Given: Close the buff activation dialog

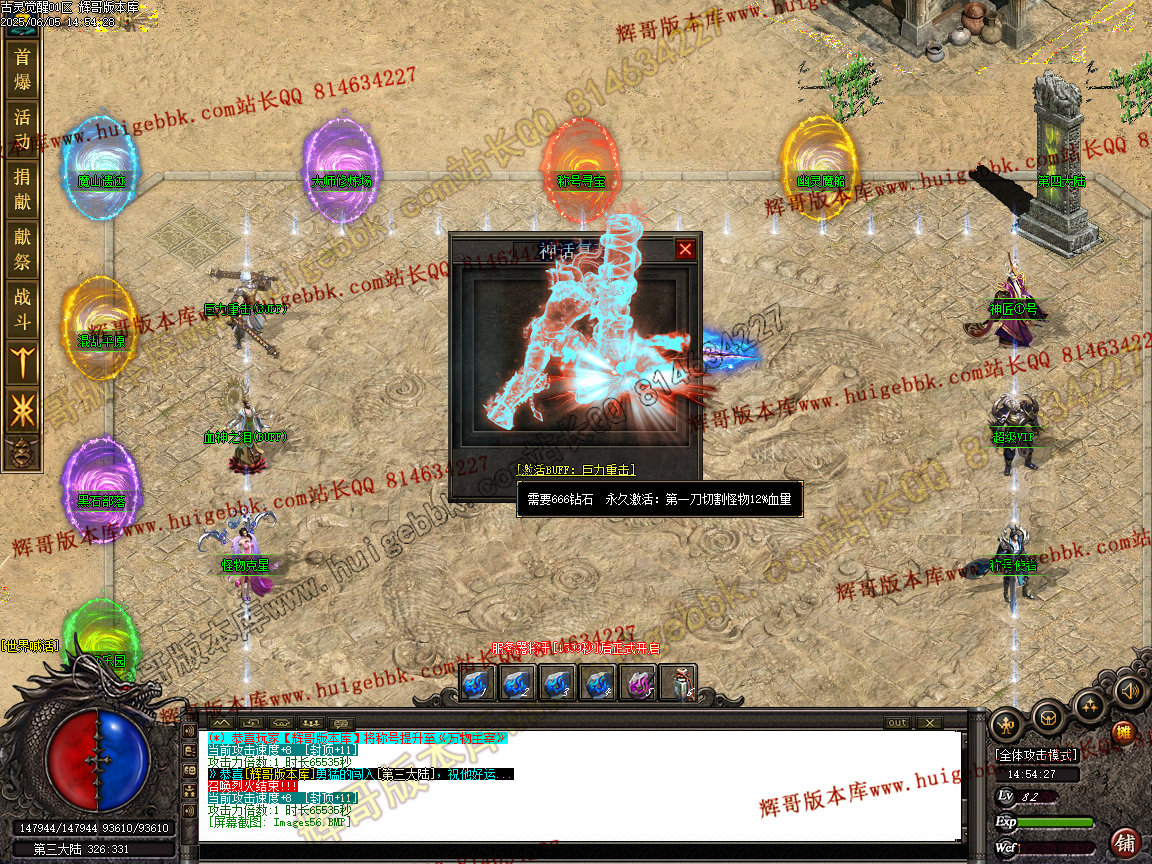Looking at the screenshot, I should pos(685,249).
